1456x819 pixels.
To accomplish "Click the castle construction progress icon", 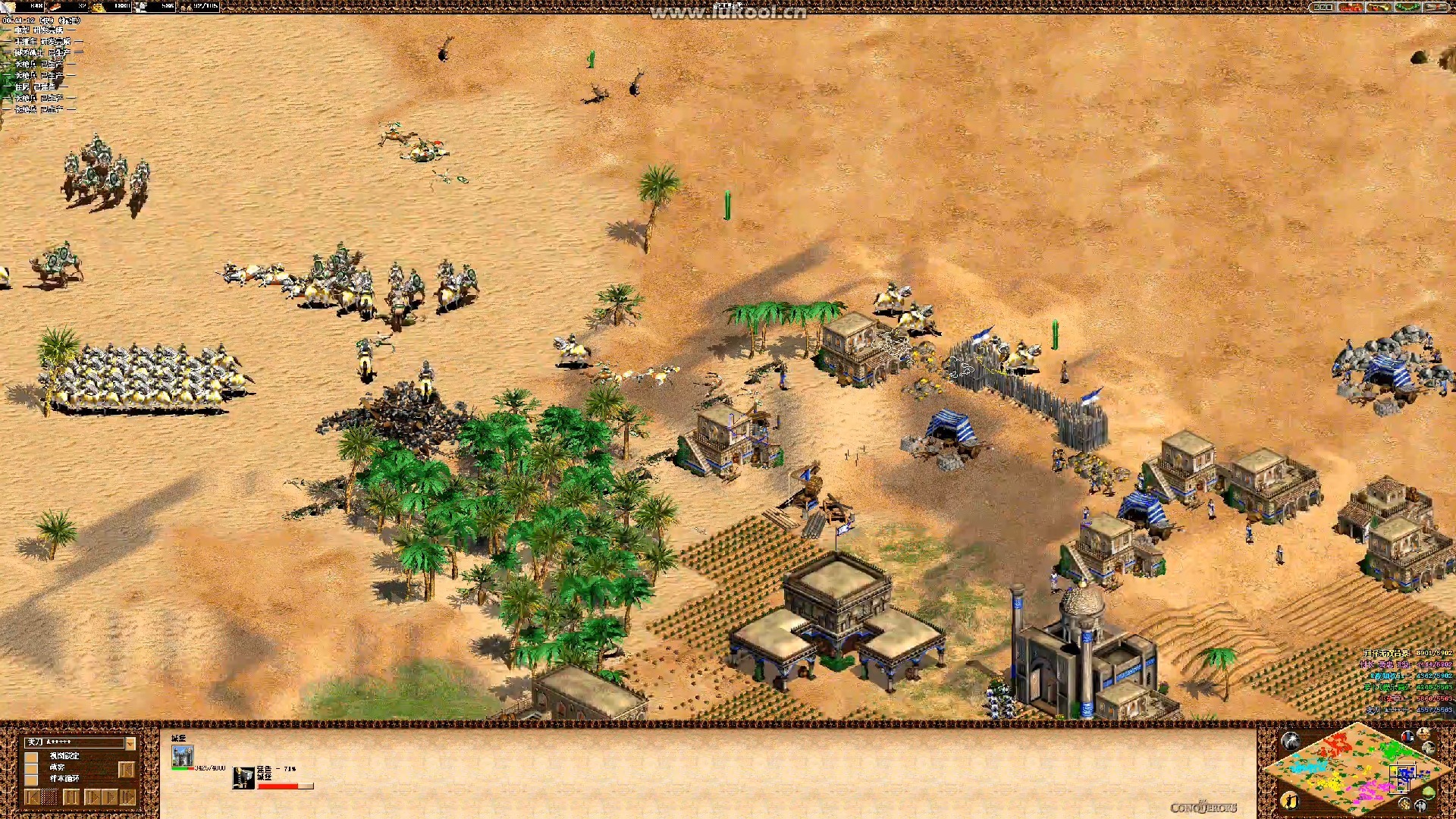I will click(x=243, y=778).
